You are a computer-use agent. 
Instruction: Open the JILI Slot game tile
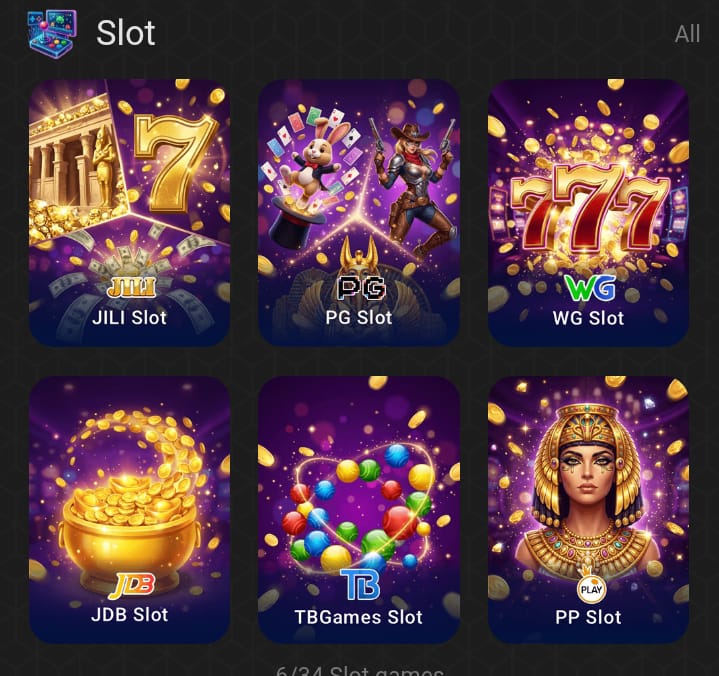(129, 212)
